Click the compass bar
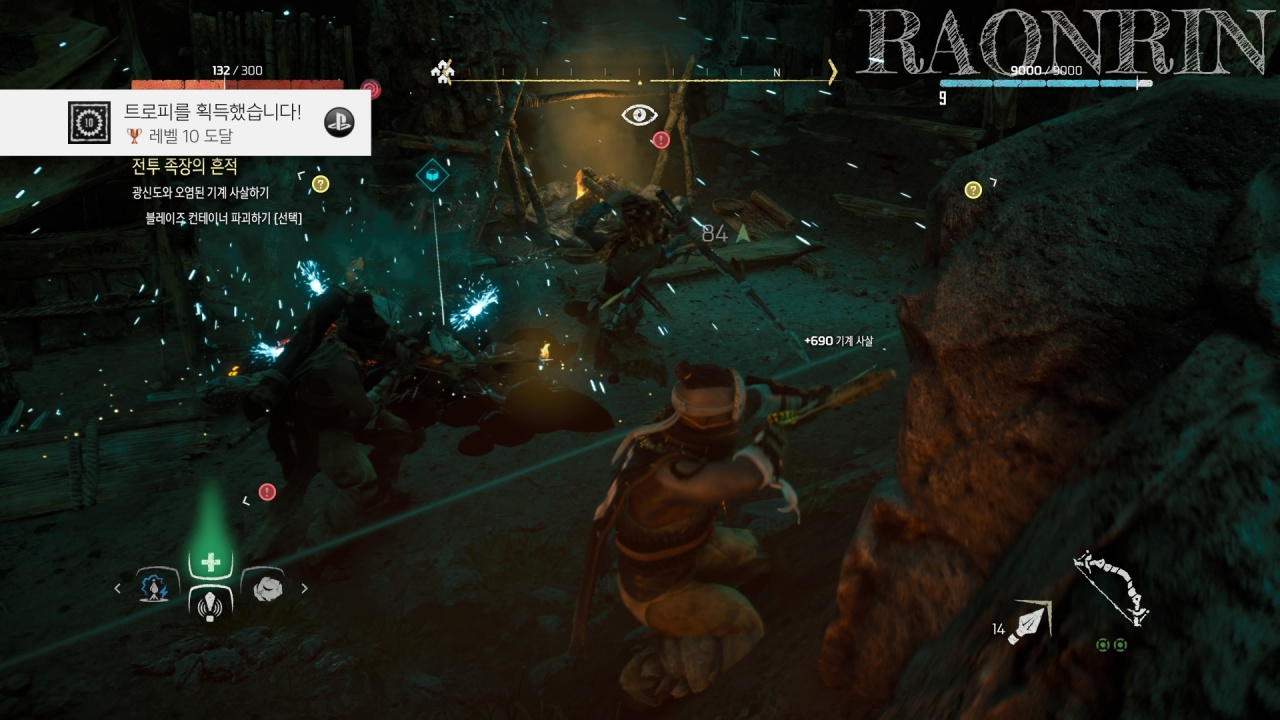The width and height of the screenshot is (1280, 720). pyautogui.click(x=639, y=74)
